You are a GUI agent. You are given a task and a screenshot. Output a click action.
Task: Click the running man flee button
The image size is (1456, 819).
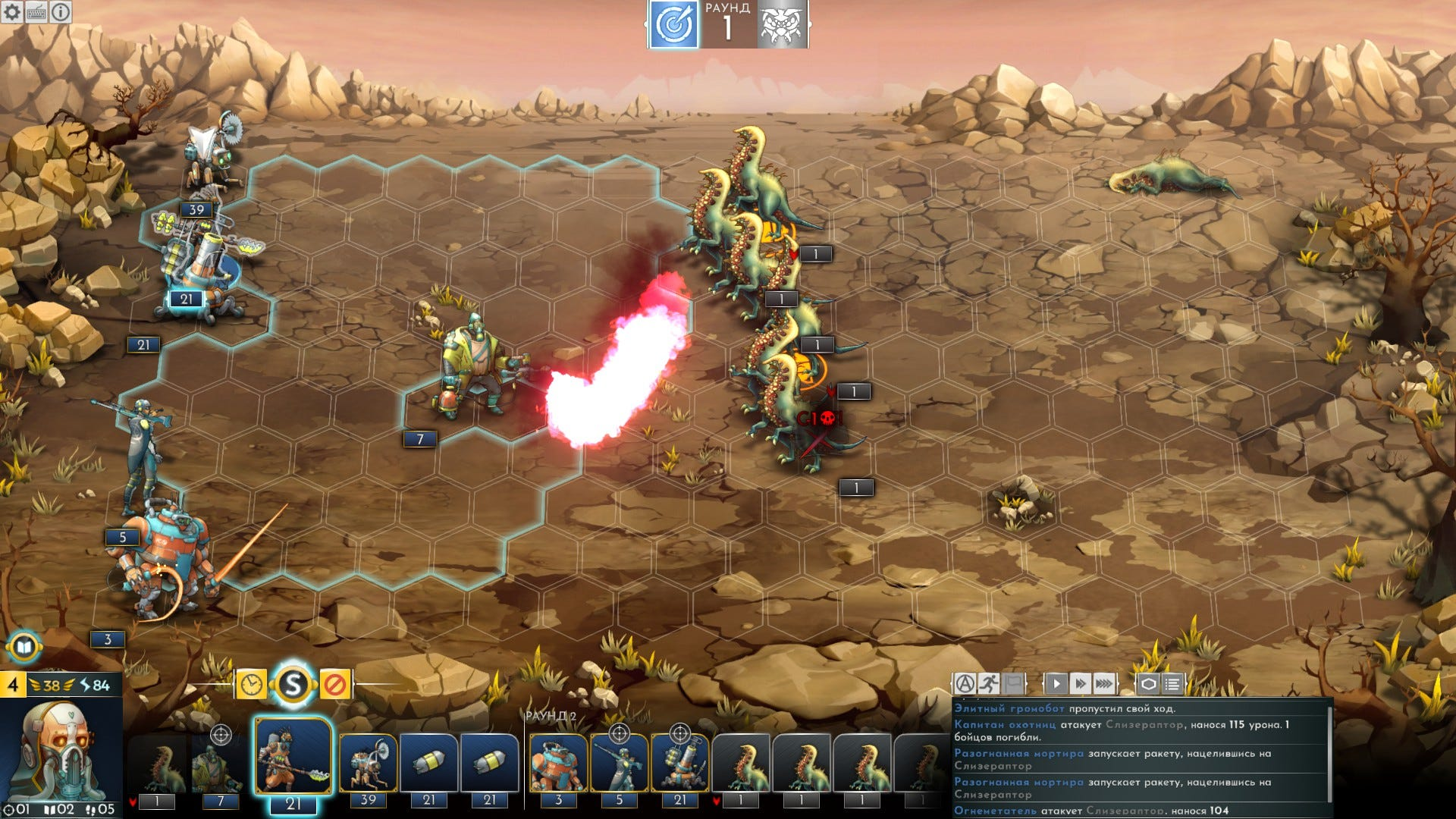click(x=989, y=684)
